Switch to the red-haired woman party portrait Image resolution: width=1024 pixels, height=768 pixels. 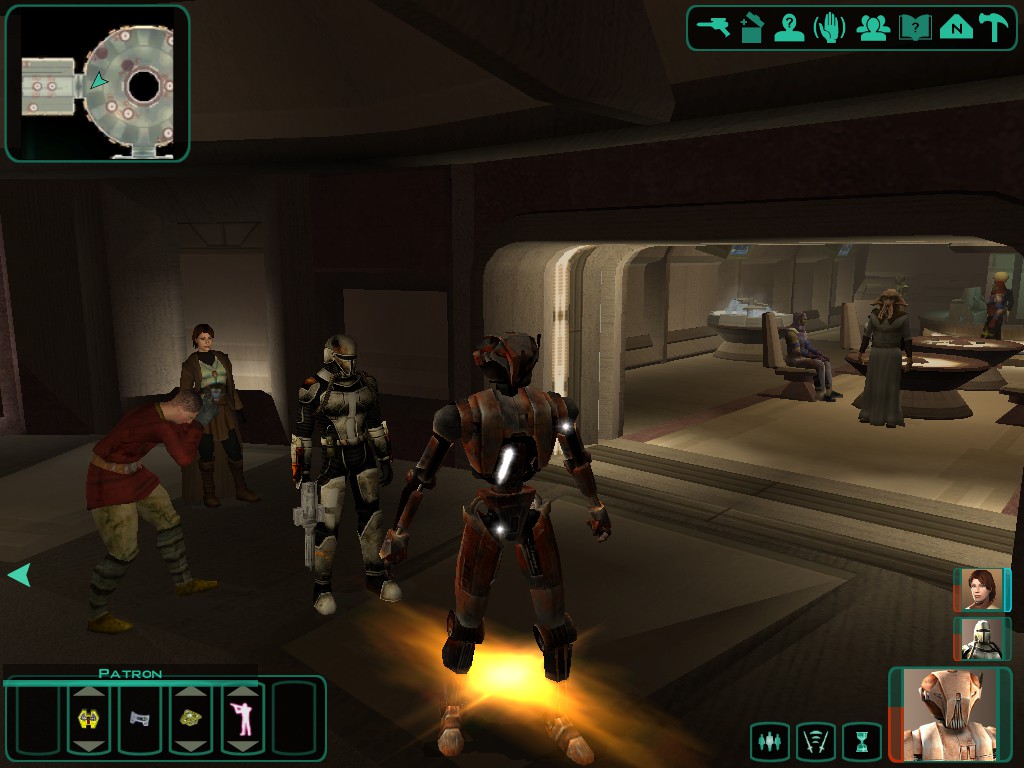click(981, 590)
